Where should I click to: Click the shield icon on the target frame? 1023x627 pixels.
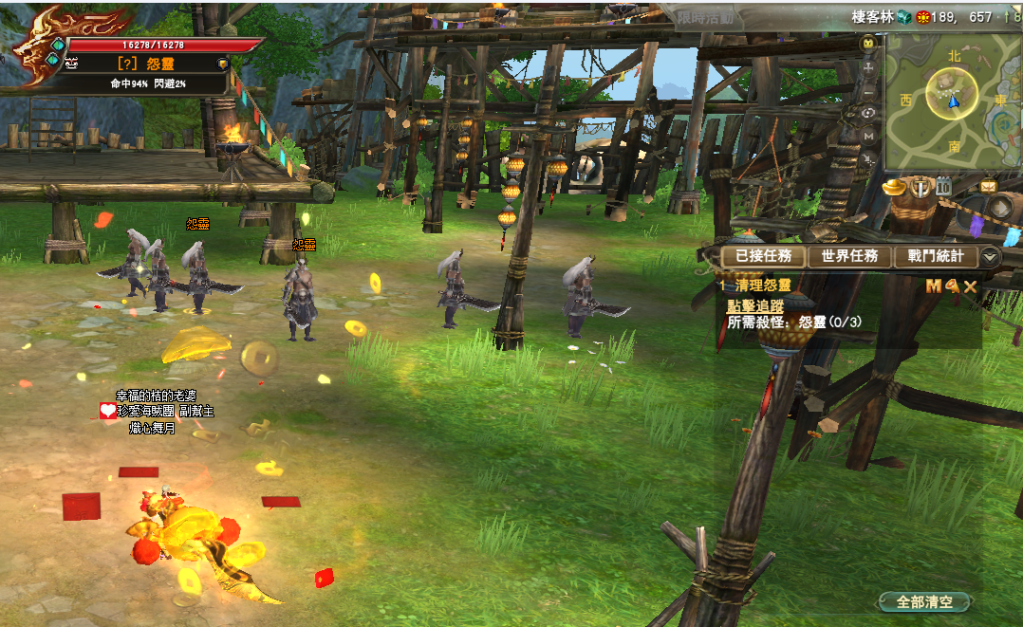click(x=222, y=63)
